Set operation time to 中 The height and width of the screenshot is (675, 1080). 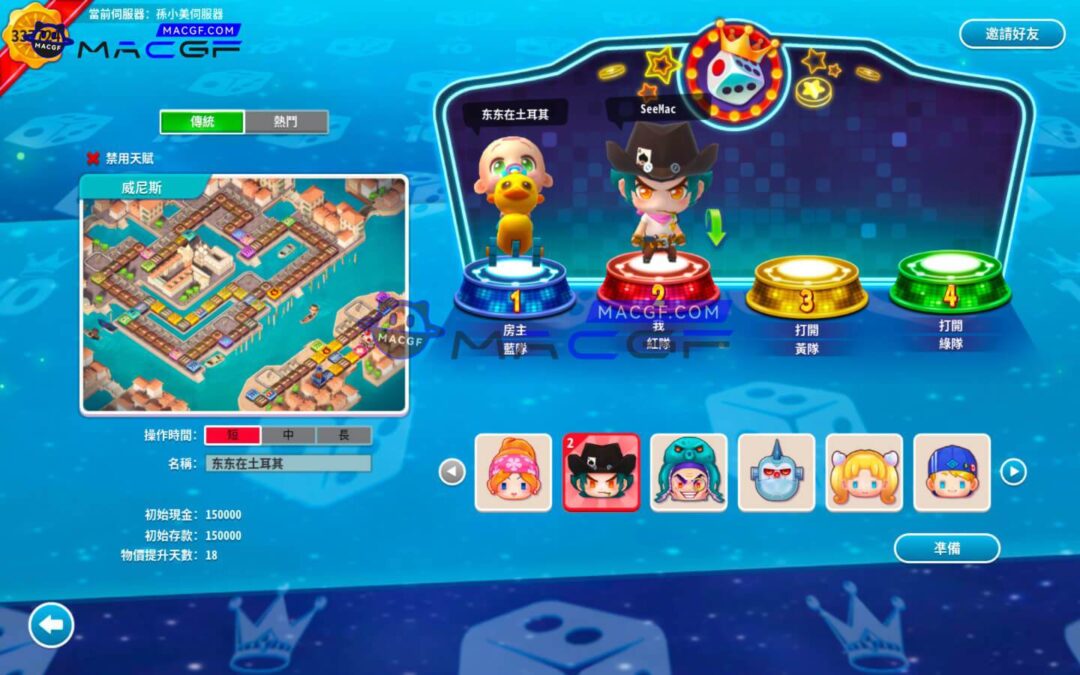[x=288, y=435]
